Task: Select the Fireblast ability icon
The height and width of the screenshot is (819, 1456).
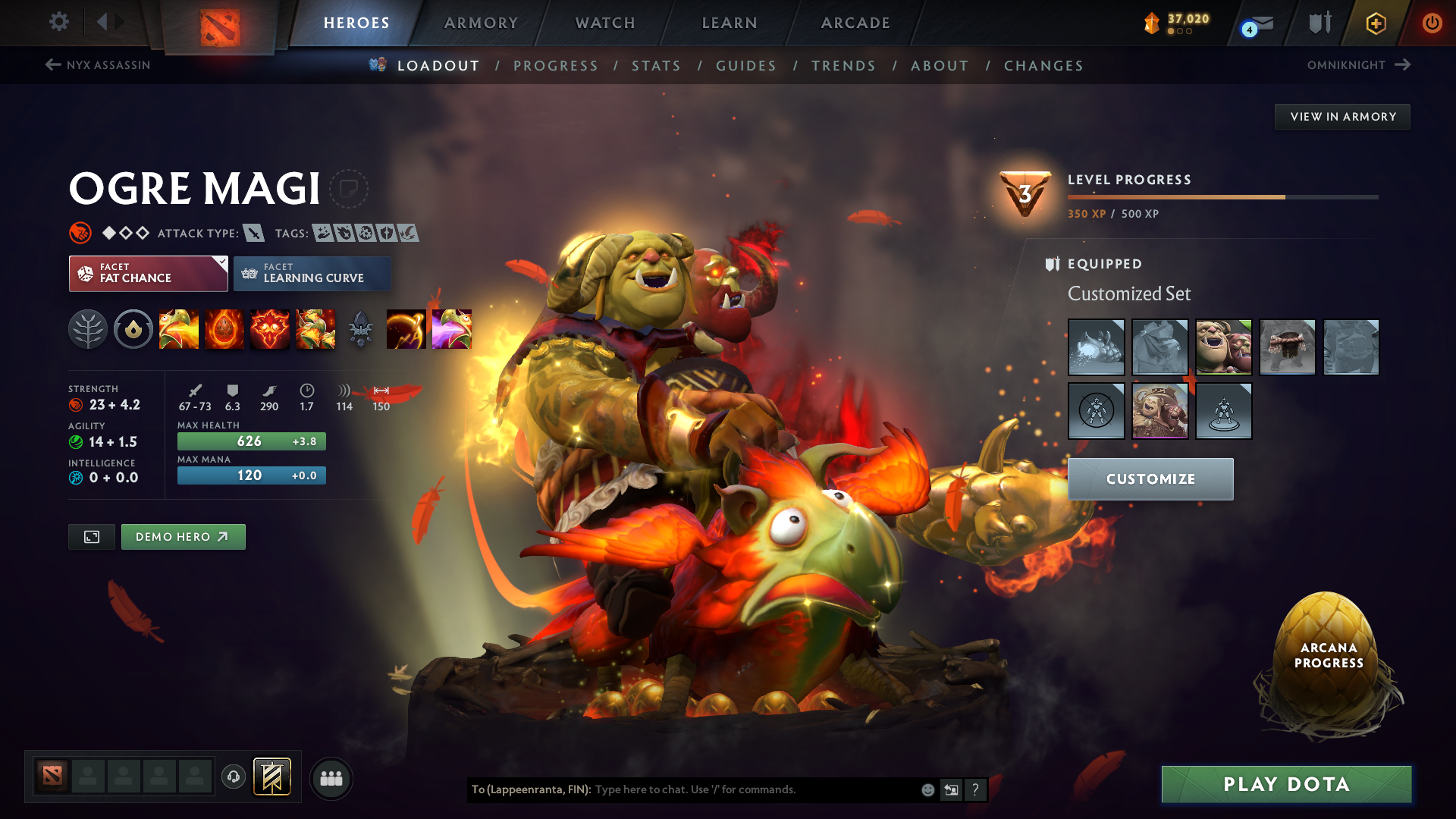Action: tap(179, 329)
